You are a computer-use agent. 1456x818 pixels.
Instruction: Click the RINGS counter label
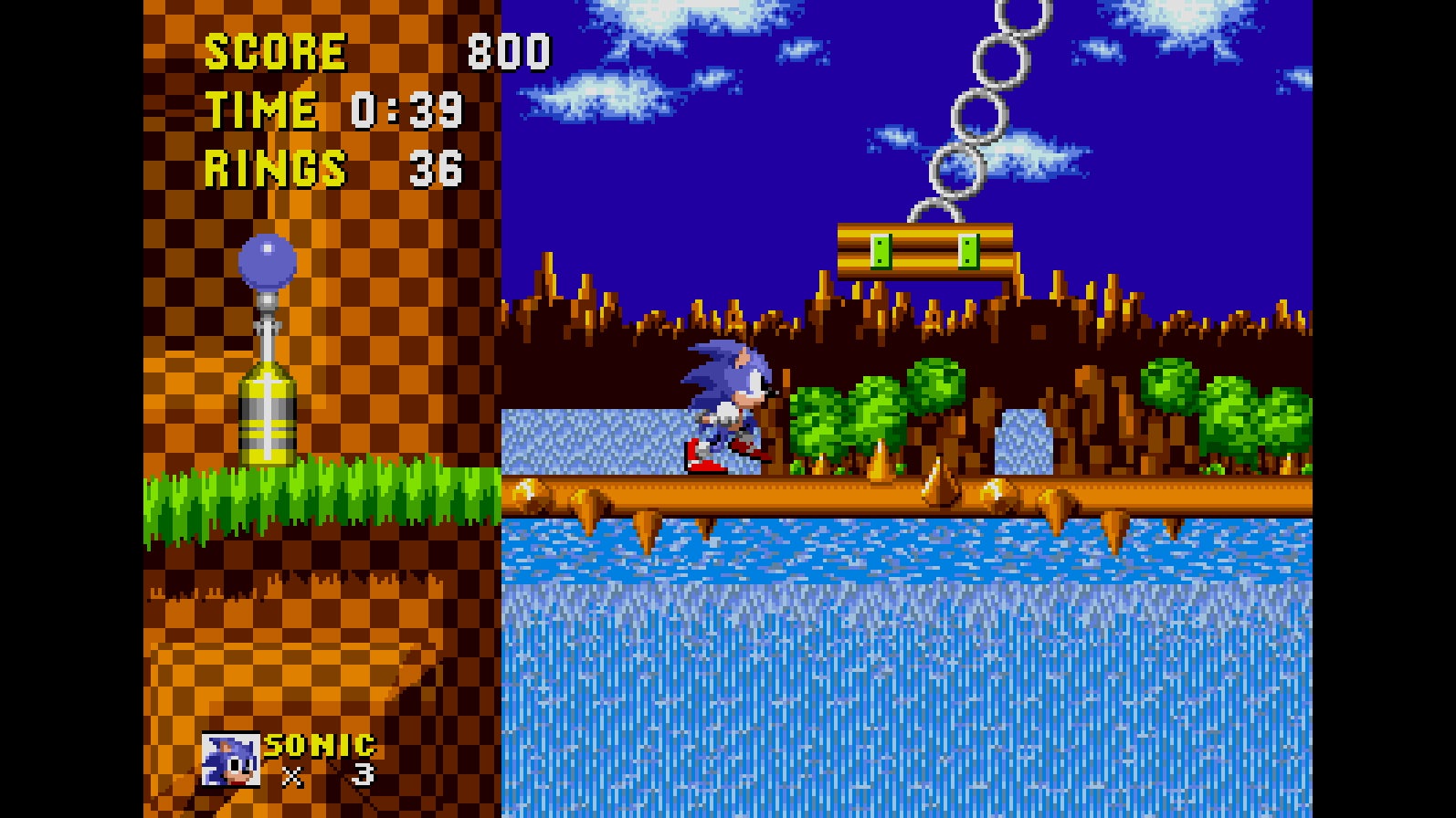[274, 167]
